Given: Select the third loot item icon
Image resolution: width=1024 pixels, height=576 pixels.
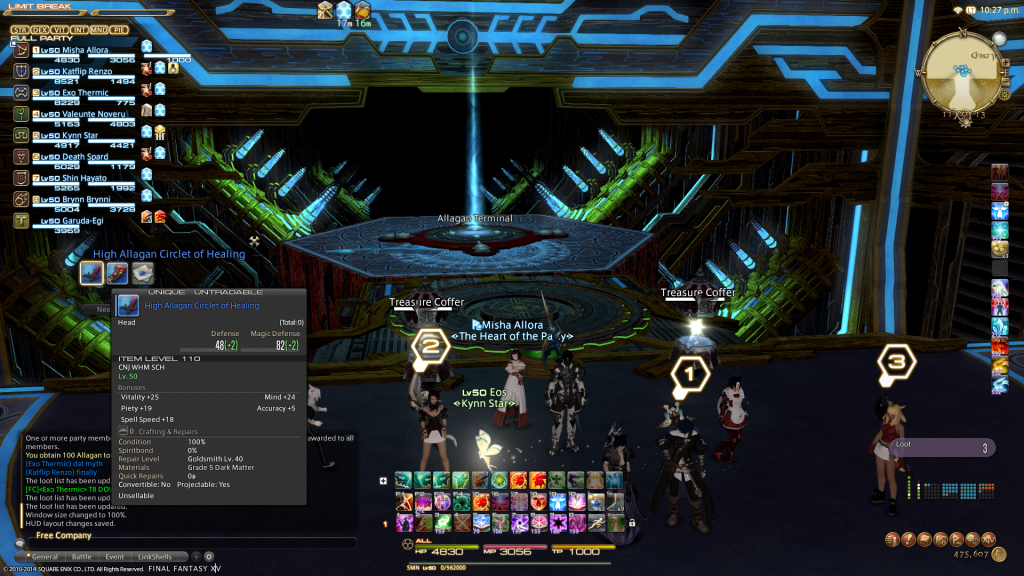Looking at the screenshot, I should 143,273.
